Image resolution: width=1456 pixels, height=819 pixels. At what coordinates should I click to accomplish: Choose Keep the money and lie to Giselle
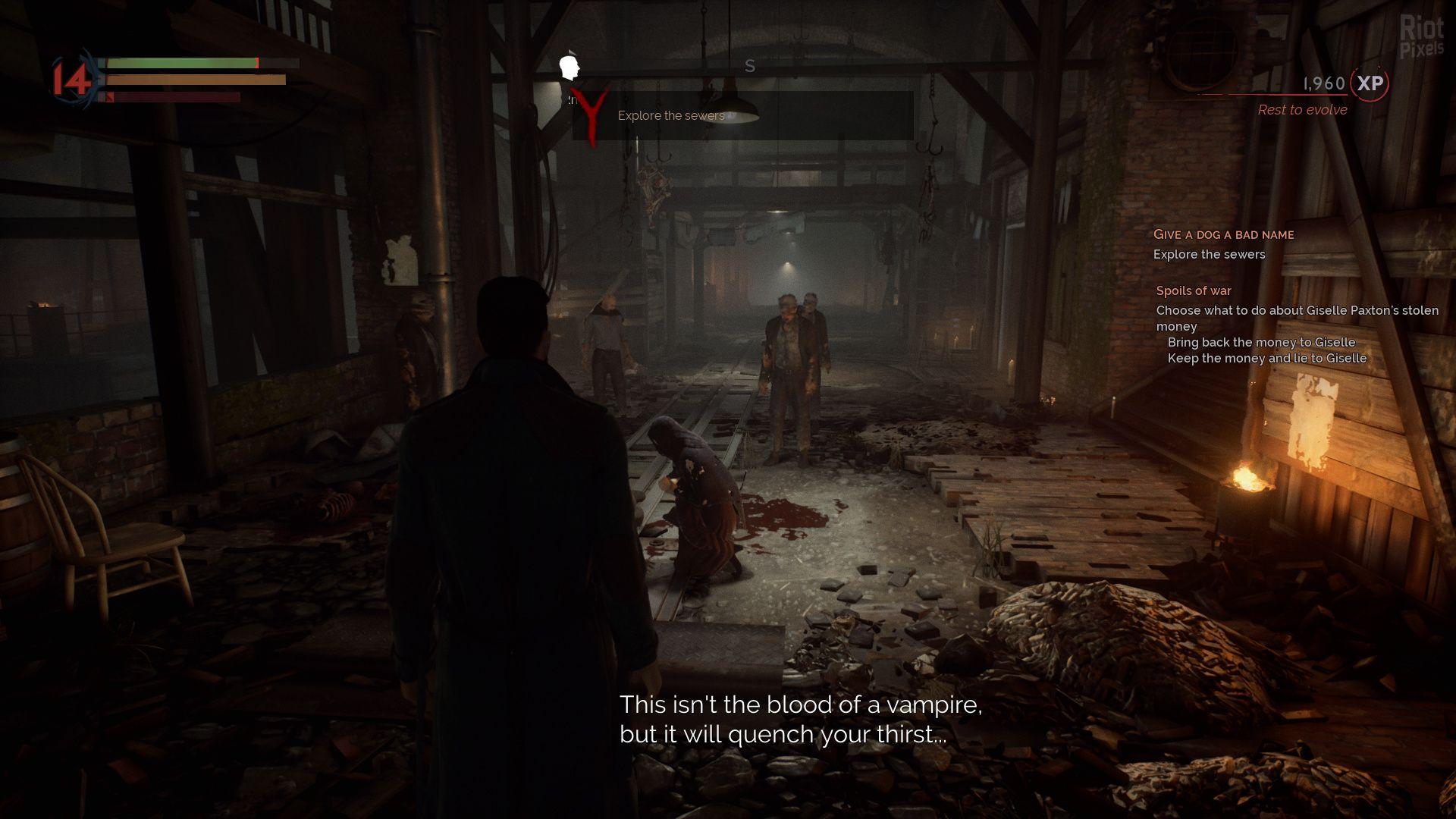pyautogui.click(x=1266, y=358)
